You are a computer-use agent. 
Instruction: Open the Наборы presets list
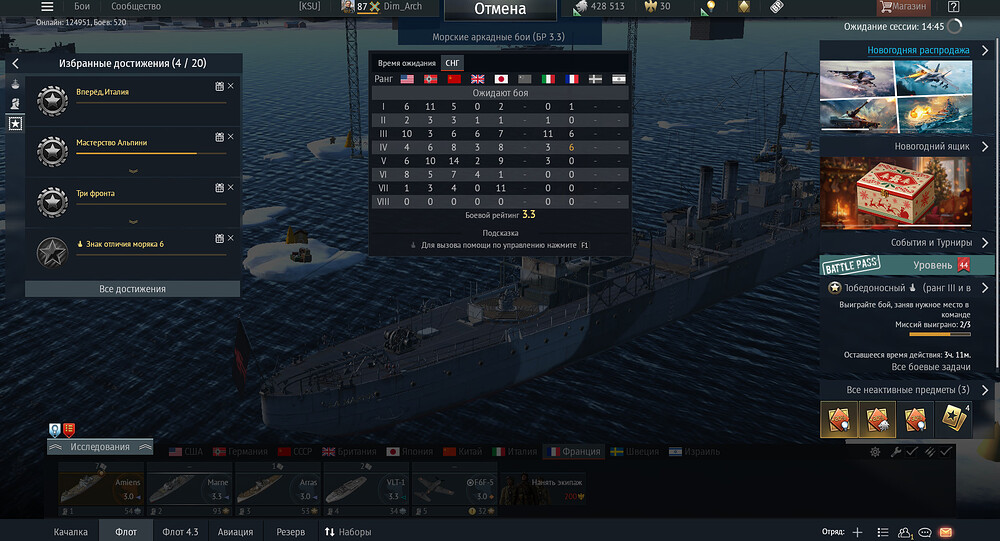click(347, 532)
